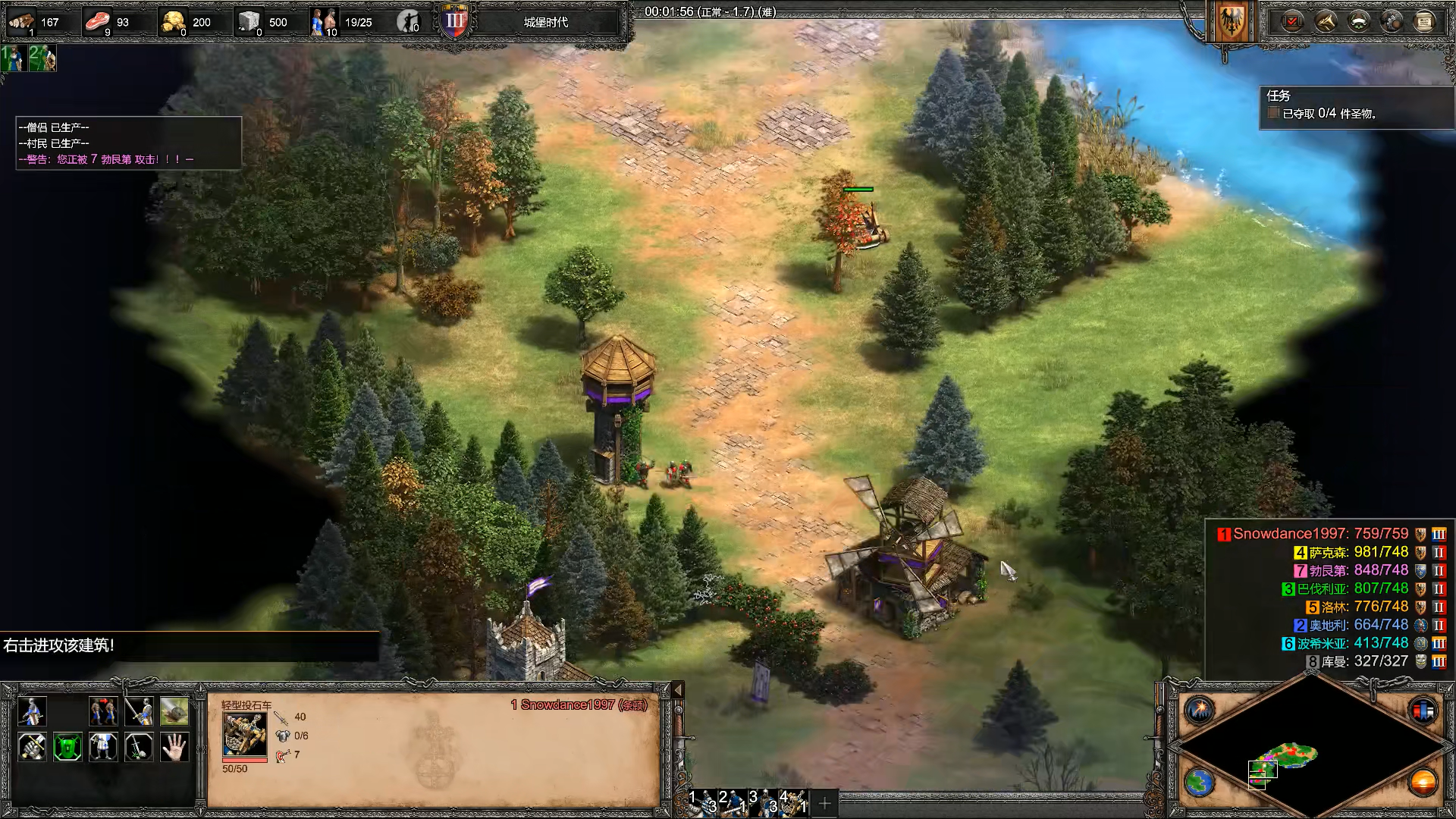1456x819 pixels.
Task: Select the guard command knight icon
Action: (139, 711)
